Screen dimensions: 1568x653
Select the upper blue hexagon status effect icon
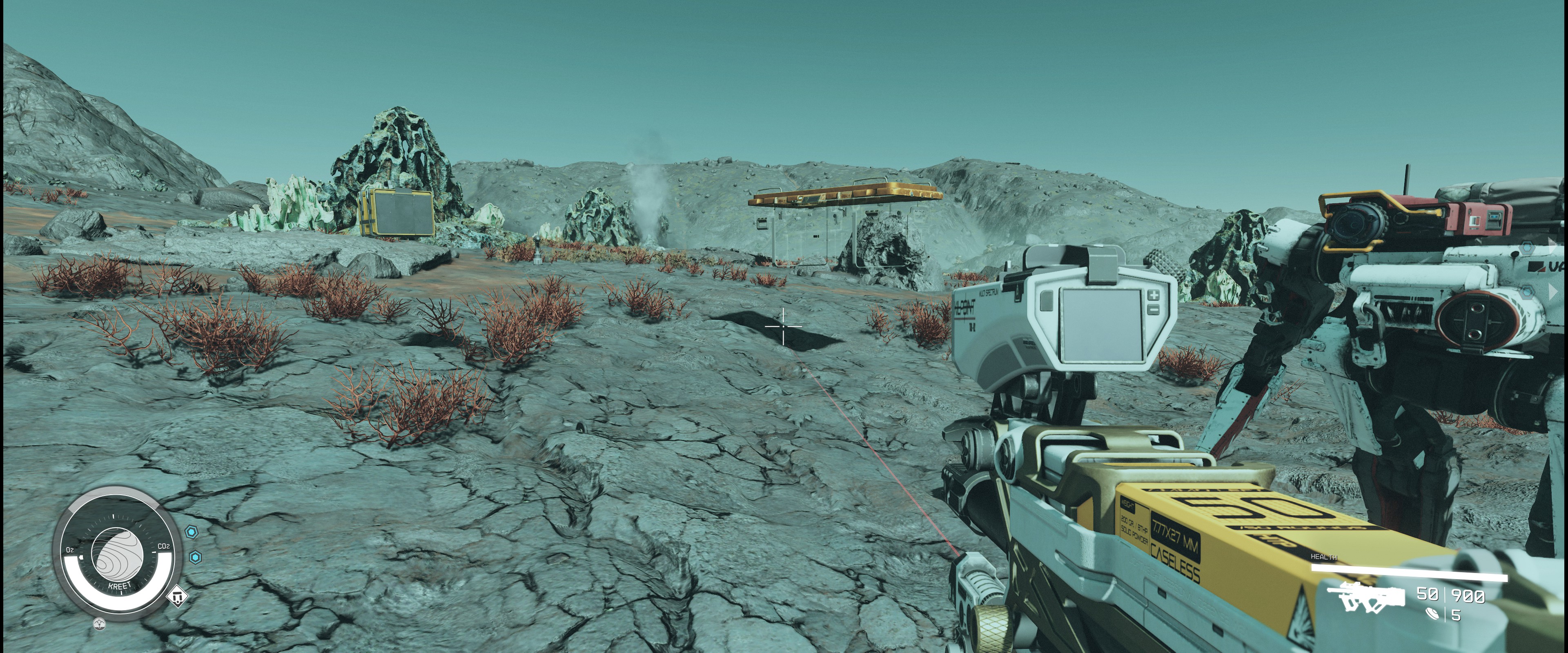[x=192, y=533]
